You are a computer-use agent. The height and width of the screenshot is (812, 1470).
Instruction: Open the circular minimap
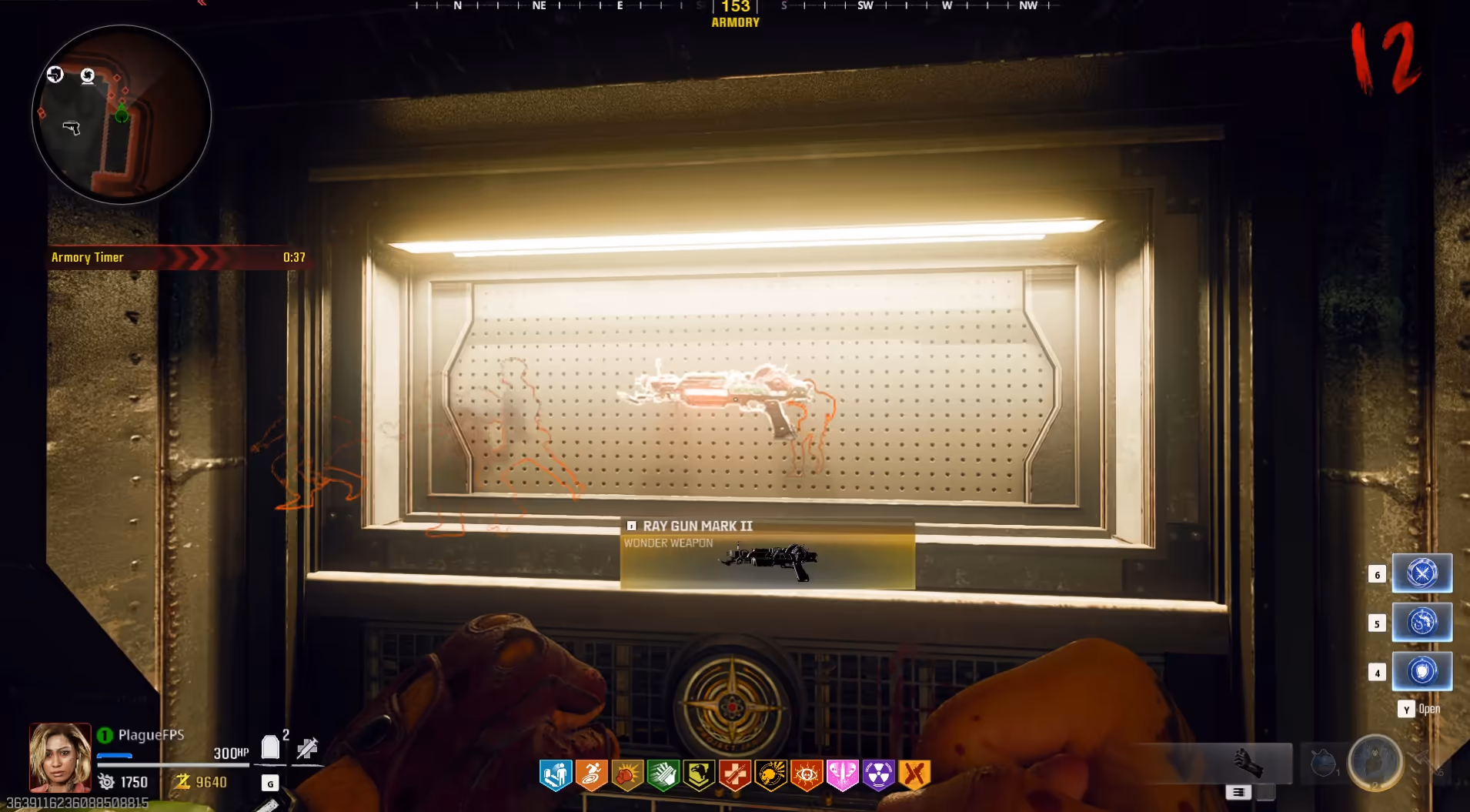[x=122, y=115]
